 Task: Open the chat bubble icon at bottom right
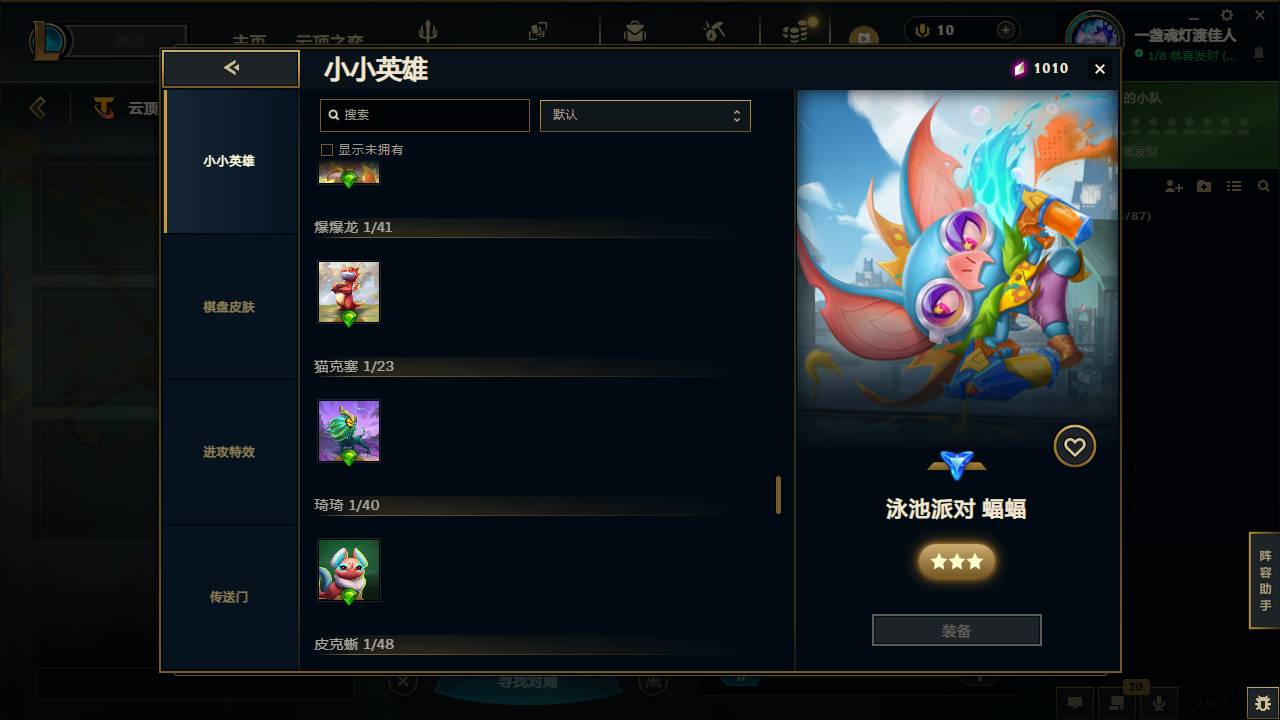(x=1076, y=702)
